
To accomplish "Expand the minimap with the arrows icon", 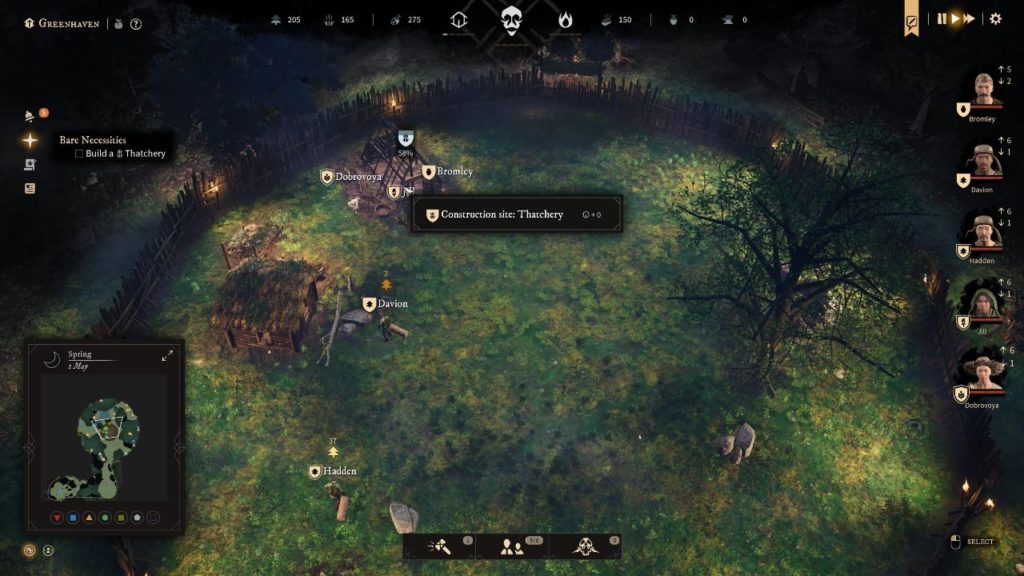I will (x=167, y=356).
